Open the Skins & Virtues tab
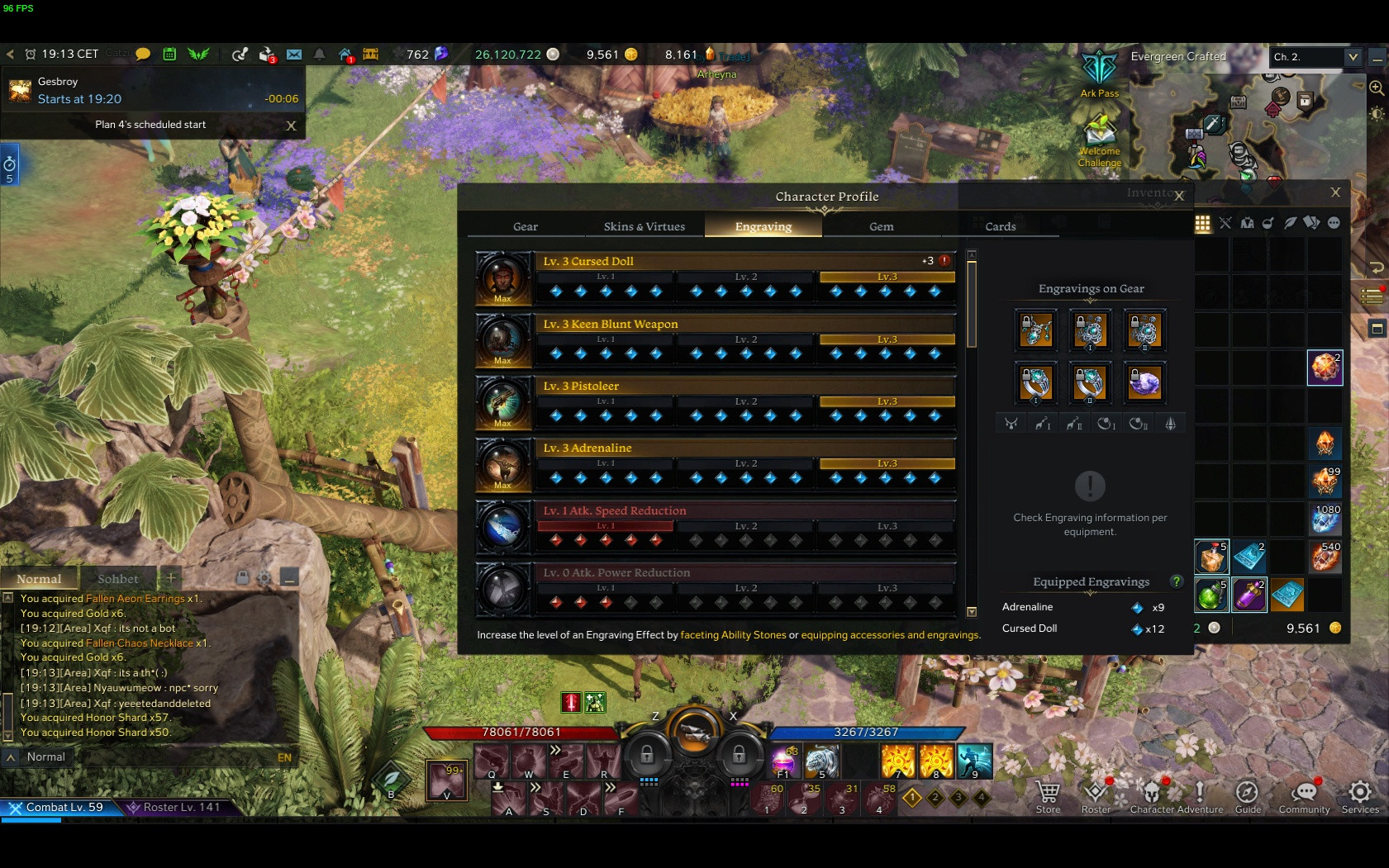 click(x=644, y=226)
